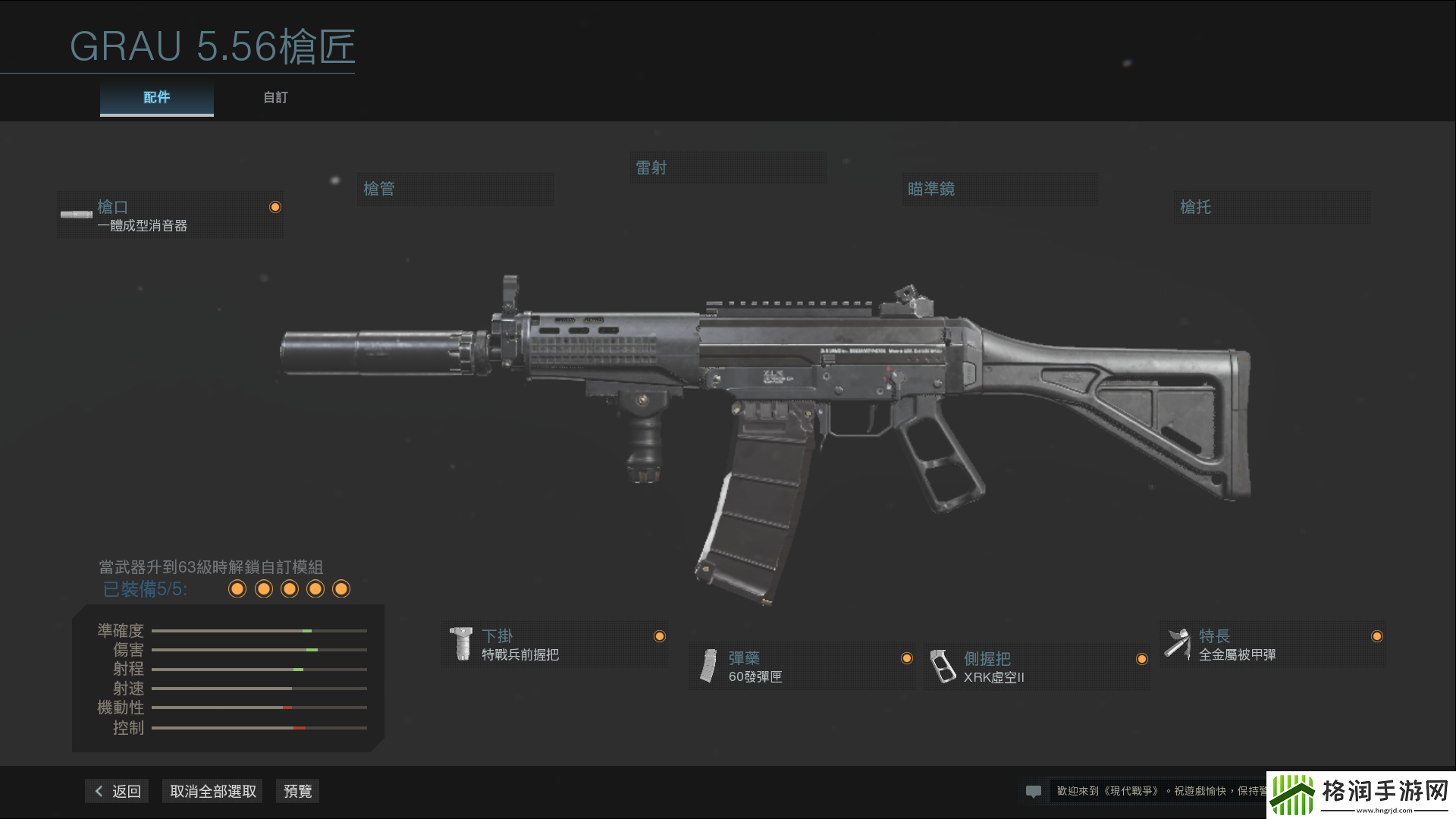
Task: Open the empty 槍管 barrel slot
Action: click(x=455, y=189)
